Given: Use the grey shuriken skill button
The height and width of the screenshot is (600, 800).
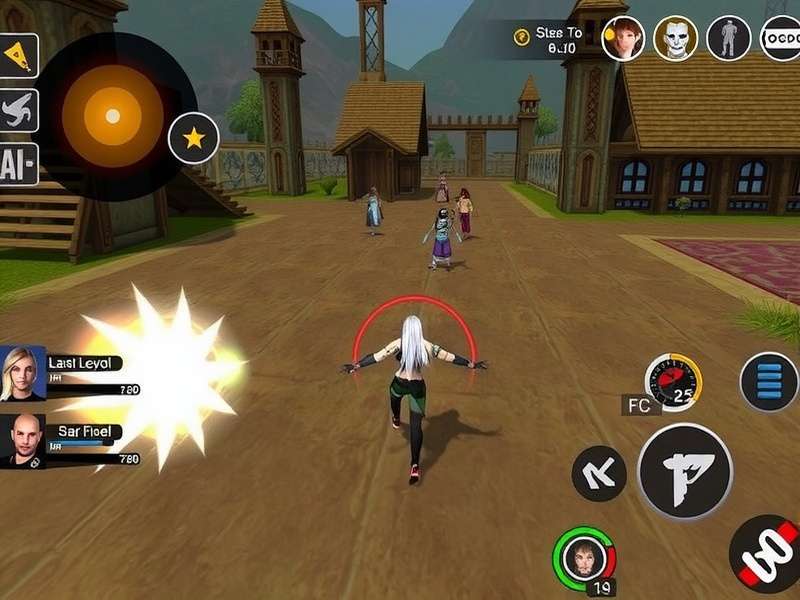Looking at the screenshot, I should point(19,110).
